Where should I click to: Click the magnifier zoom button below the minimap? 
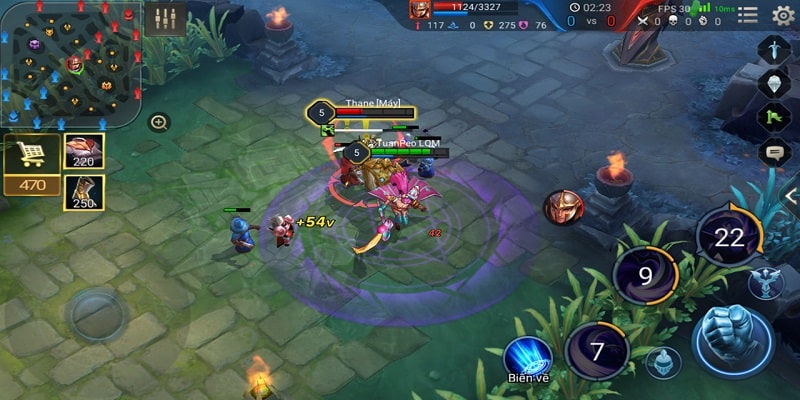pyautogui.click(x=159, y=123)
